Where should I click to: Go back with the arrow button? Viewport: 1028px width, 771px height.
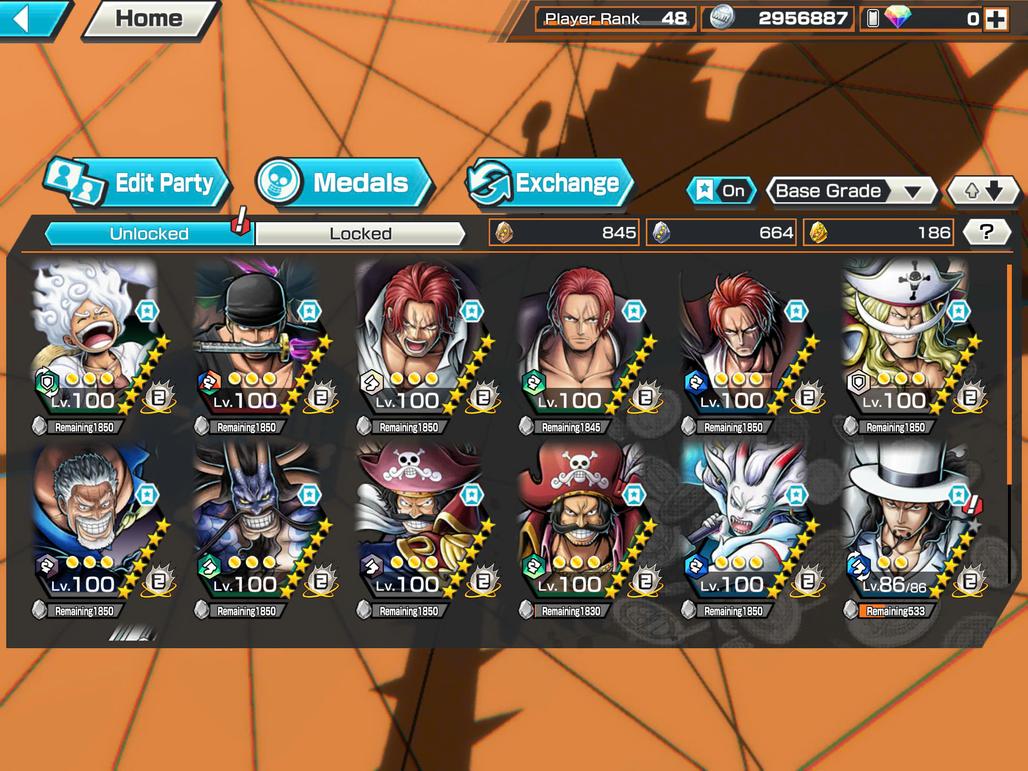(30, 18)
